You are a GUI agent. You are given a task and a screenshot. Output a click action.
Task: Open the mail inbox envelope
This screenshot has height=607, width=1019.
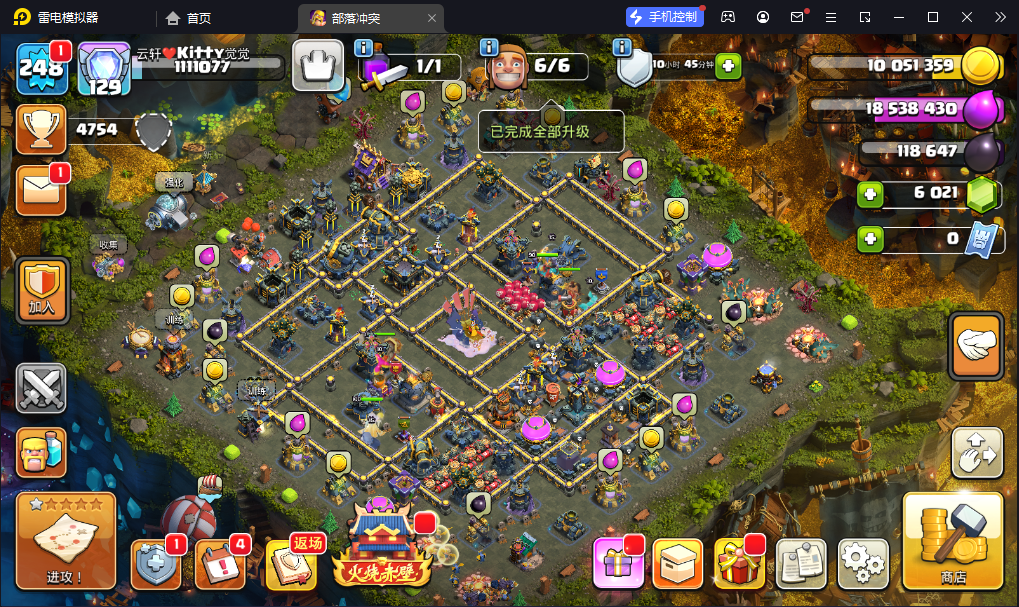click(41, 191)
